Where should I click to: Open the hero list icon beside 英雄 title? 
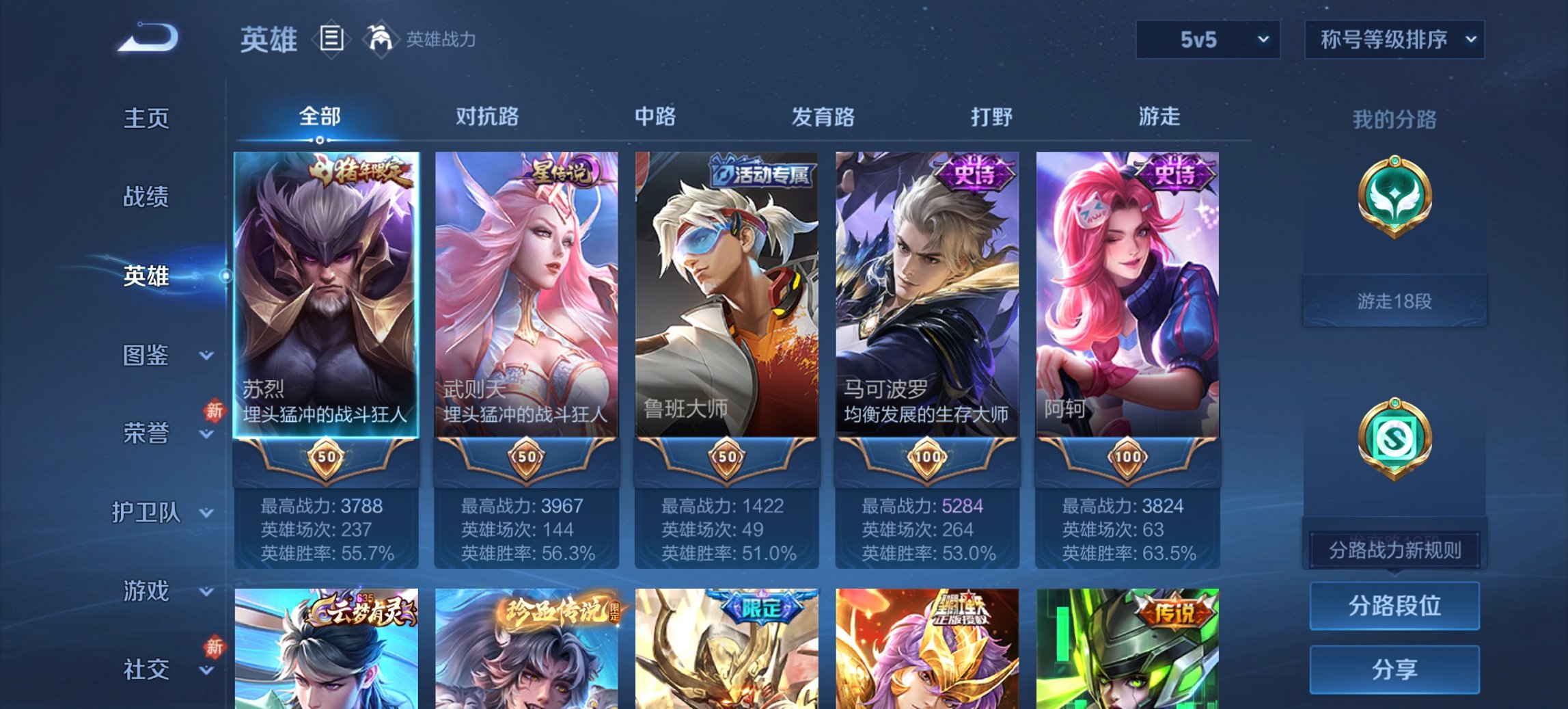(331, 40)
